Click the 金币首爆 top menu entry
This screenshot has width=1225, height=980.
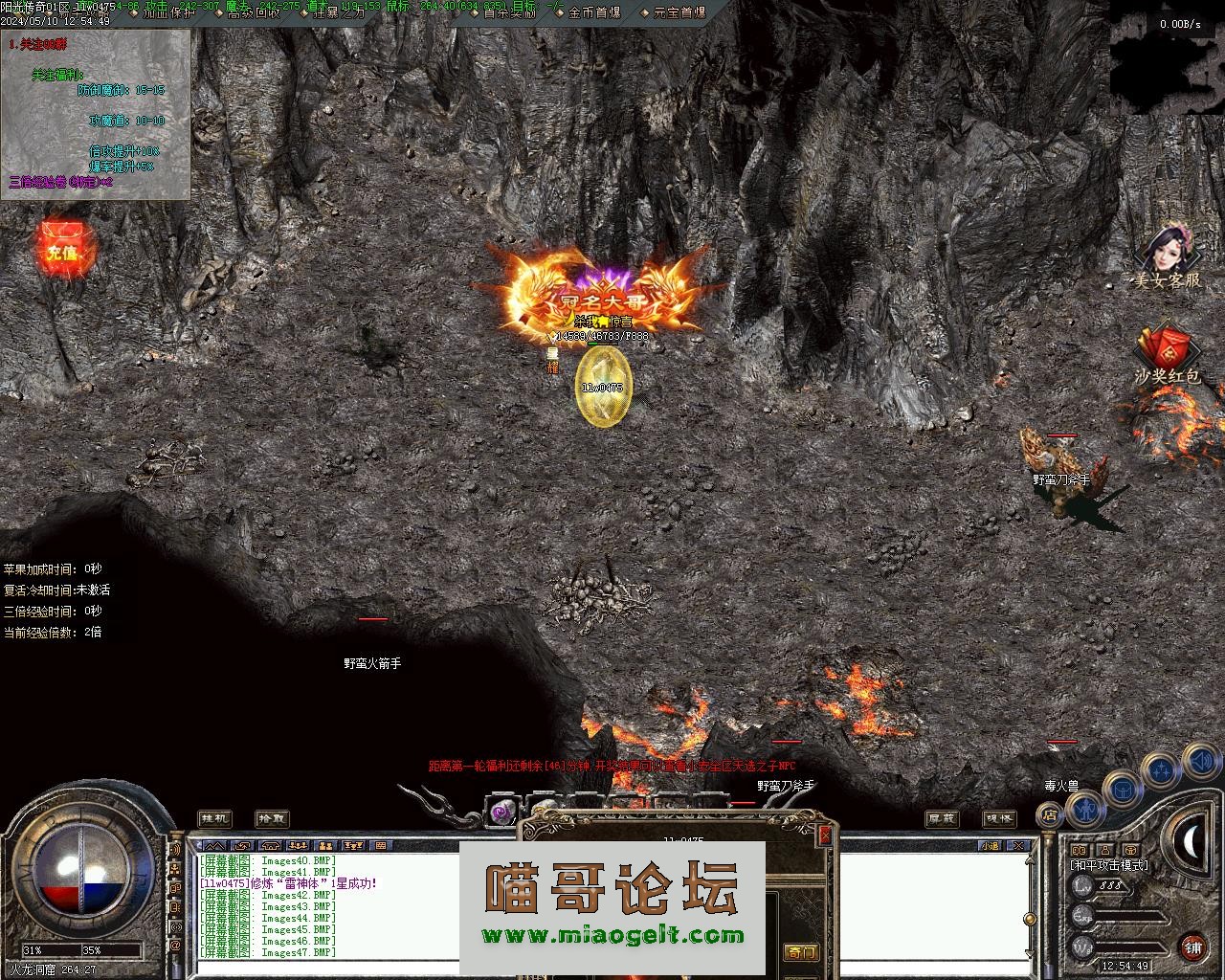click(x=594, y=12)
